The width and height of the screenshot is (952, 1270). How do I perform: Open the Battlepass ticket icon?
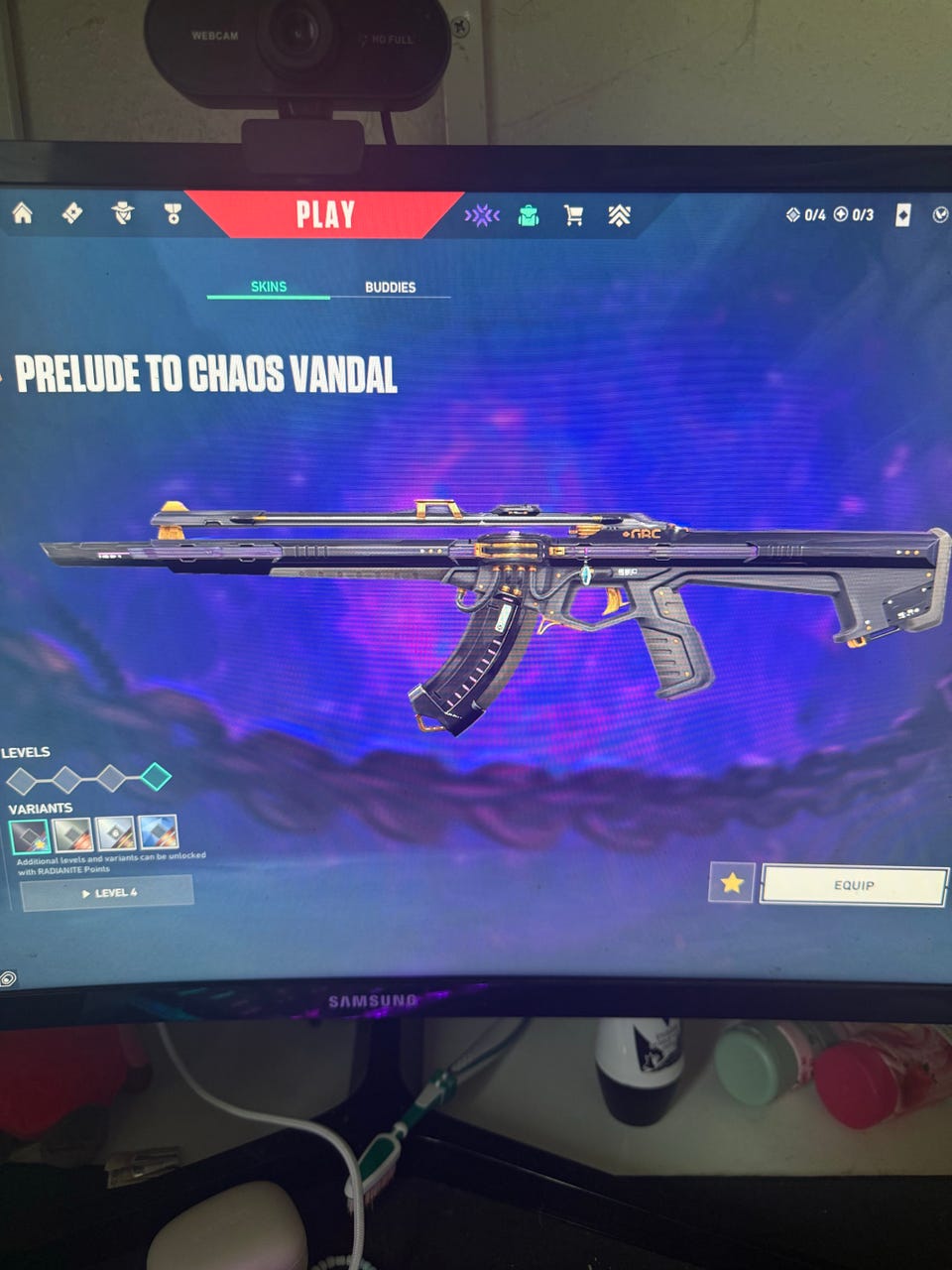(72, 212)
